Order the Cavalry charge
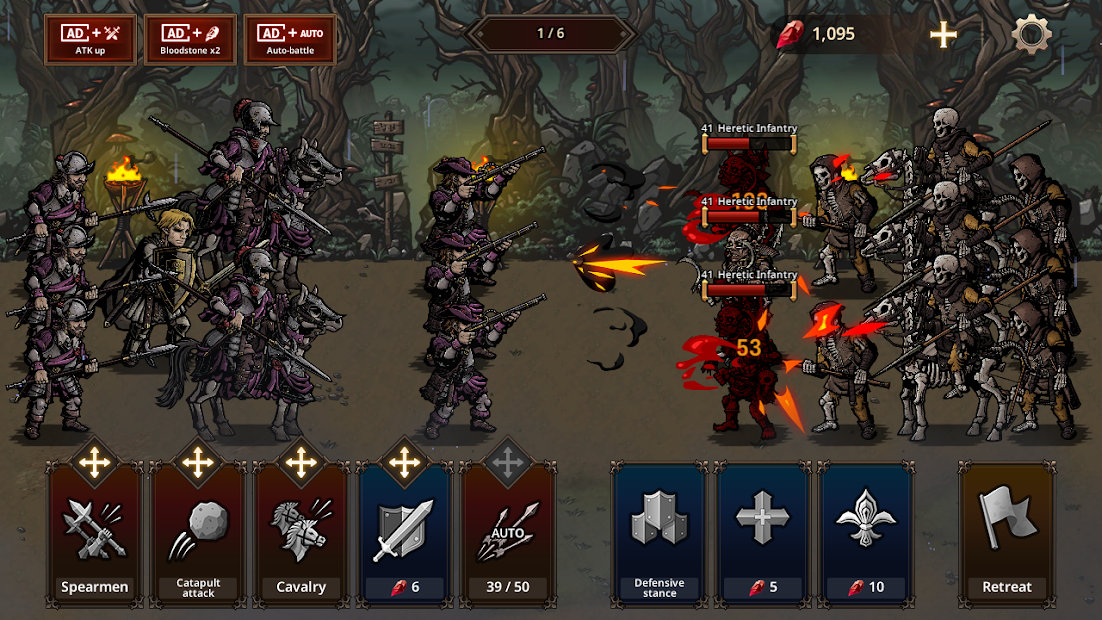1102x620 pixels. point(301,535)
